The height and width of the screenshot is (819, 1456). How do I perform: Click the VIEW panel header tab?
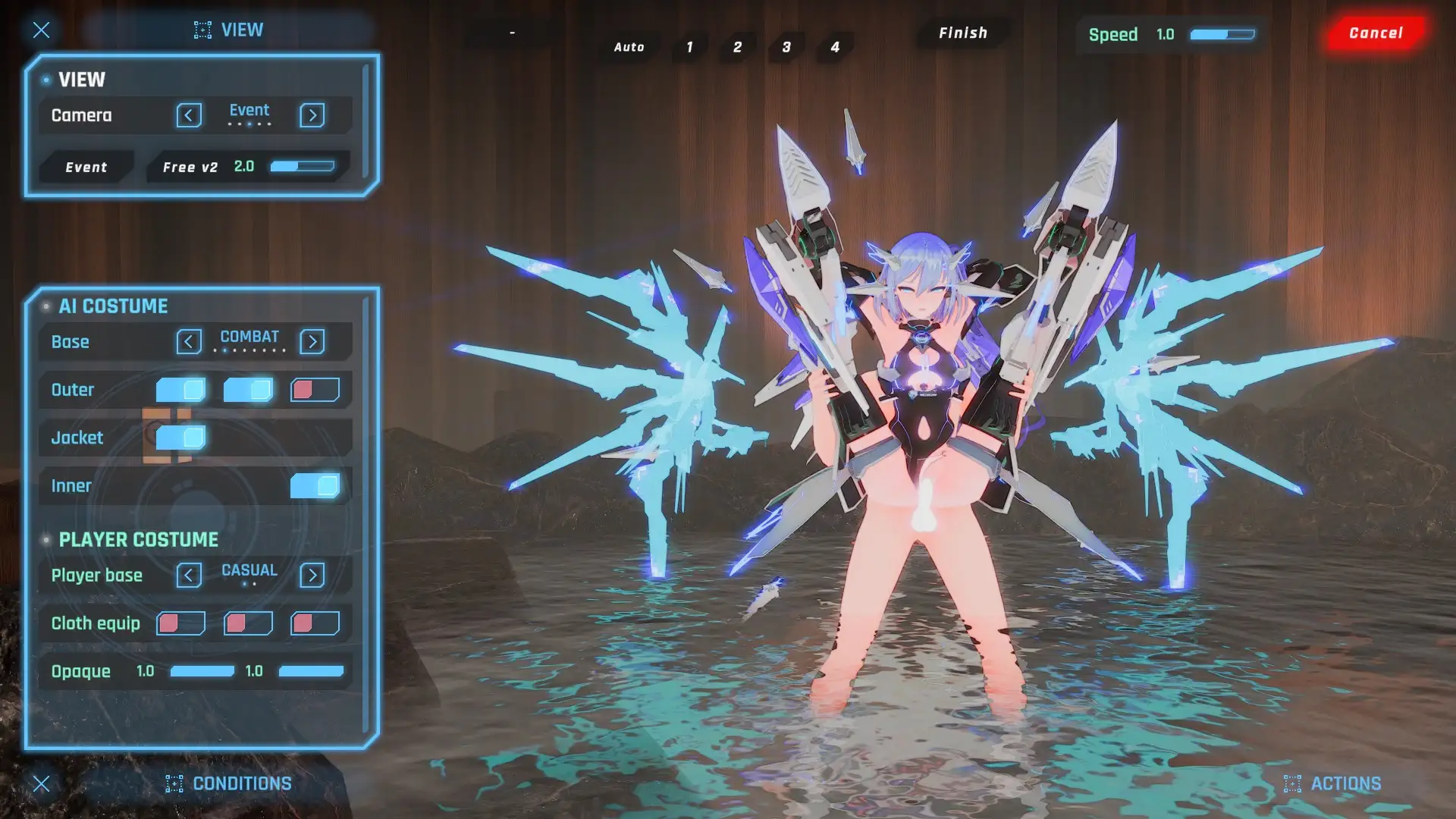pos(229,30)
